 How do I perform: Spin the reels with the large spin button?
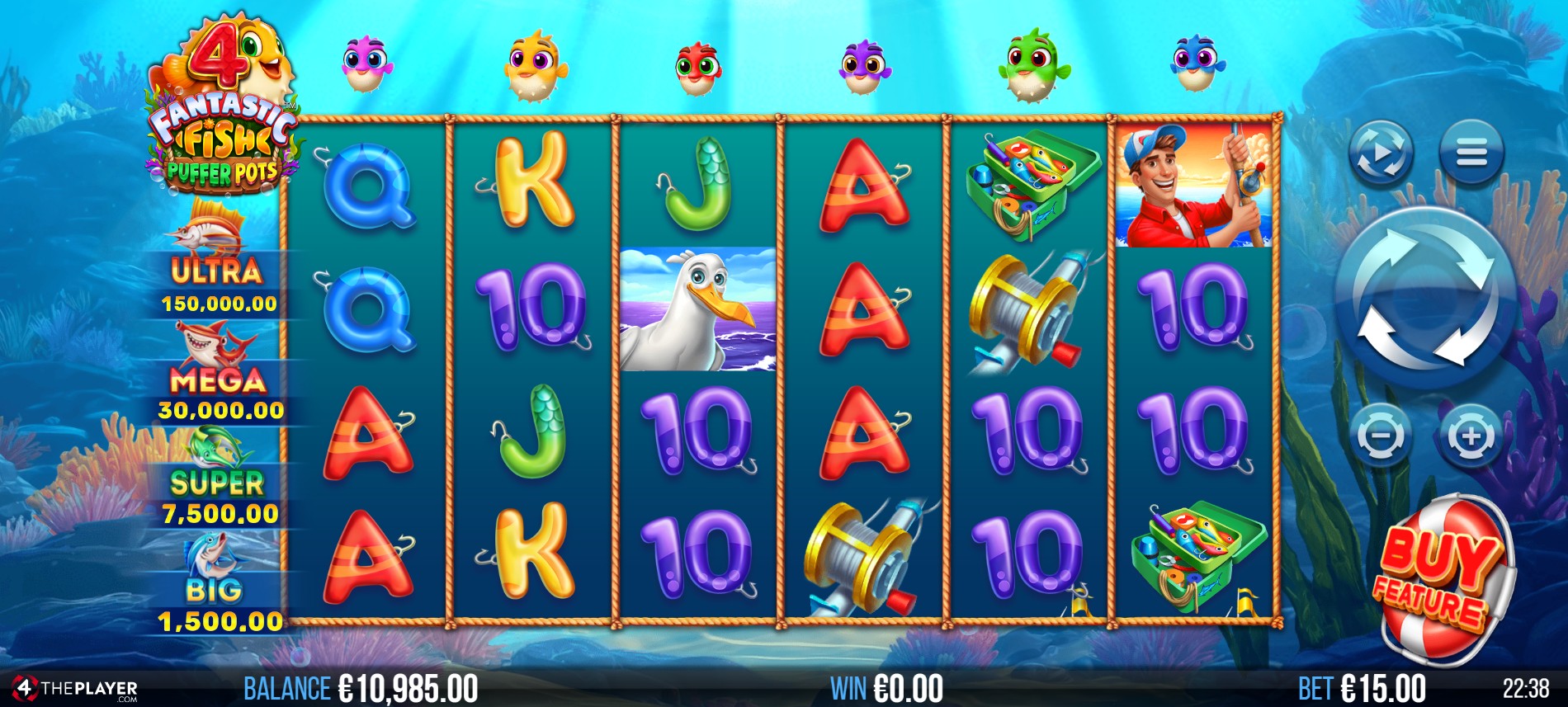coord(1425,299)
